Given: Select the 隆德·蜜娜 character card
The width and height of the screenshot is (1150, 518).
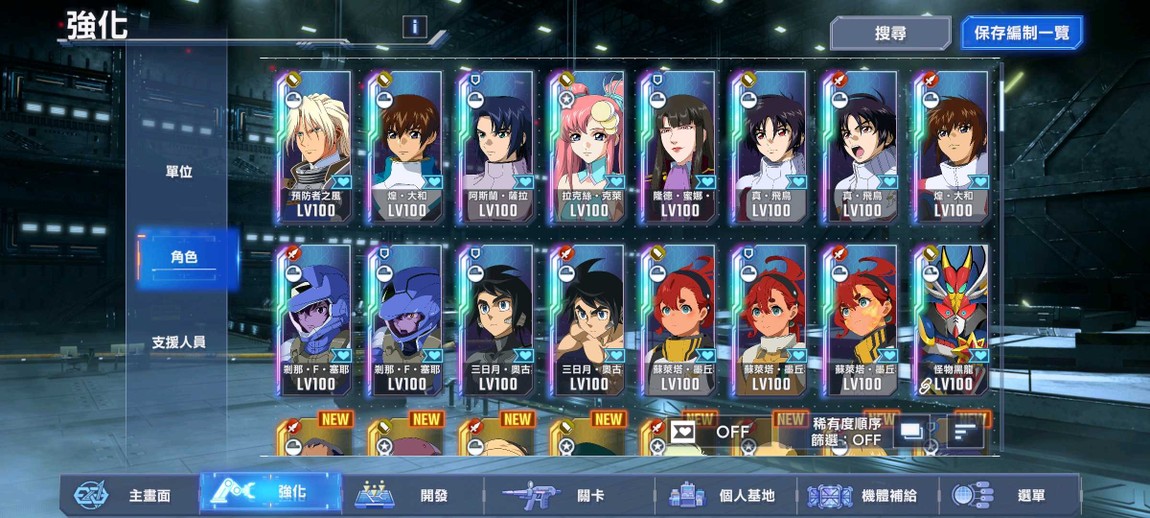Looking at the screenshot, I should click(679, 147).
